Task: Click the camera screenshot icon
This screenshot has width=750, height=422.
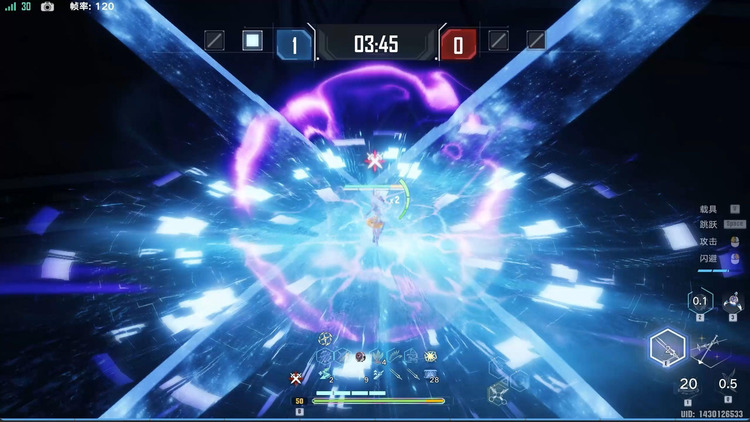Action: pyautogui.click(x=47, y=6)
